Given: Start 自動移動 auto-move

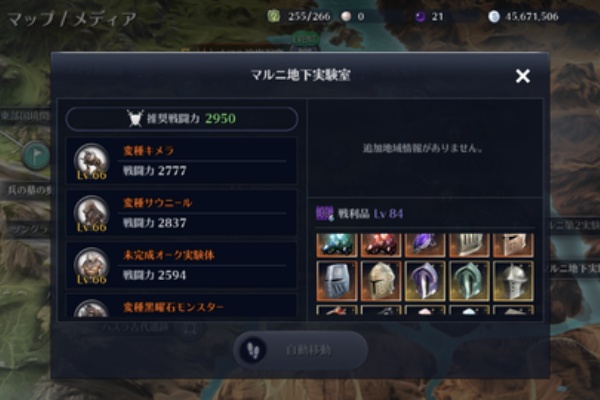Looking at the screenshot, I should click(x=300, y=350).
